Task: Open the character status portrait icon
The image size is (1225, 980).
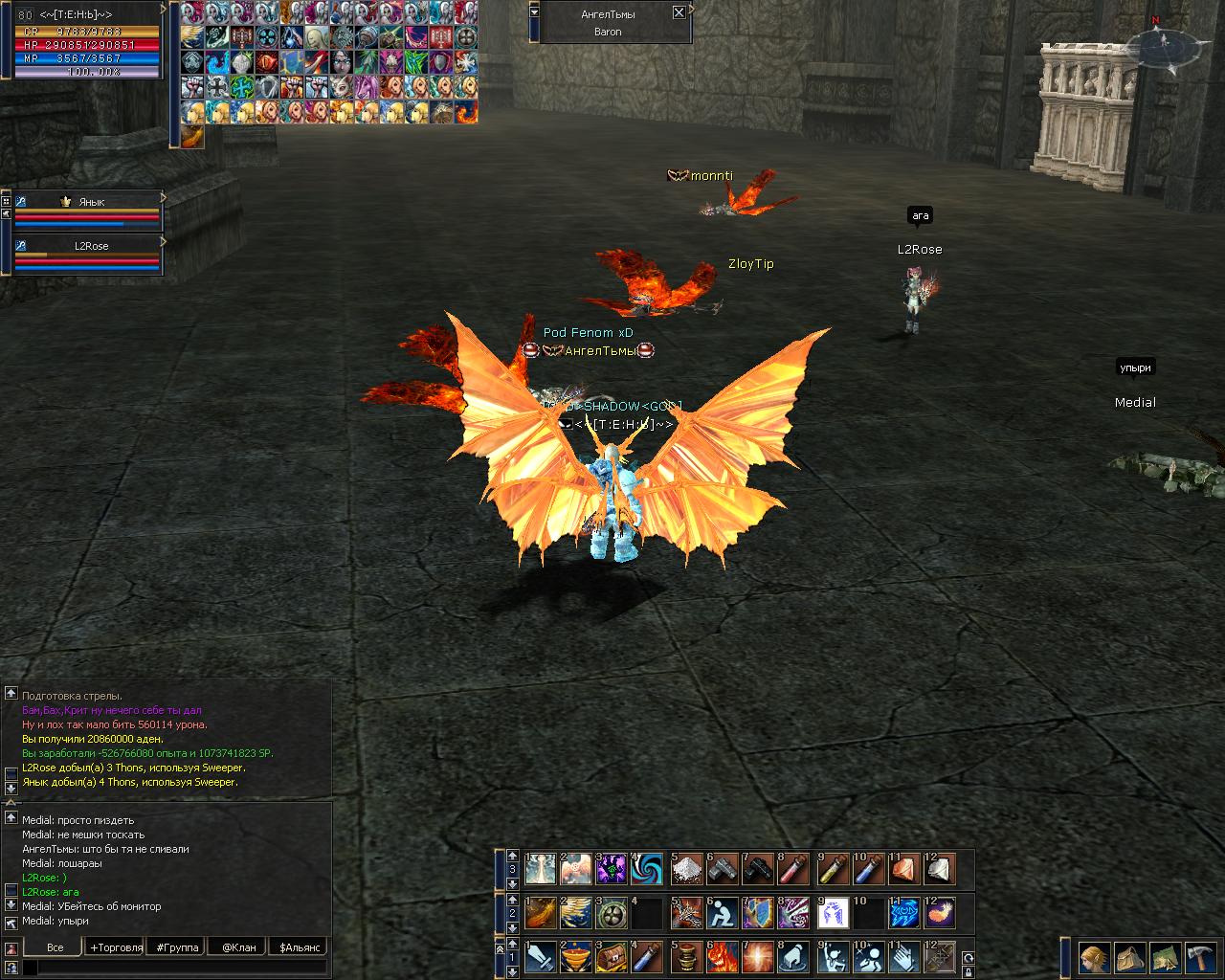Action: (x=1095, y=957)
